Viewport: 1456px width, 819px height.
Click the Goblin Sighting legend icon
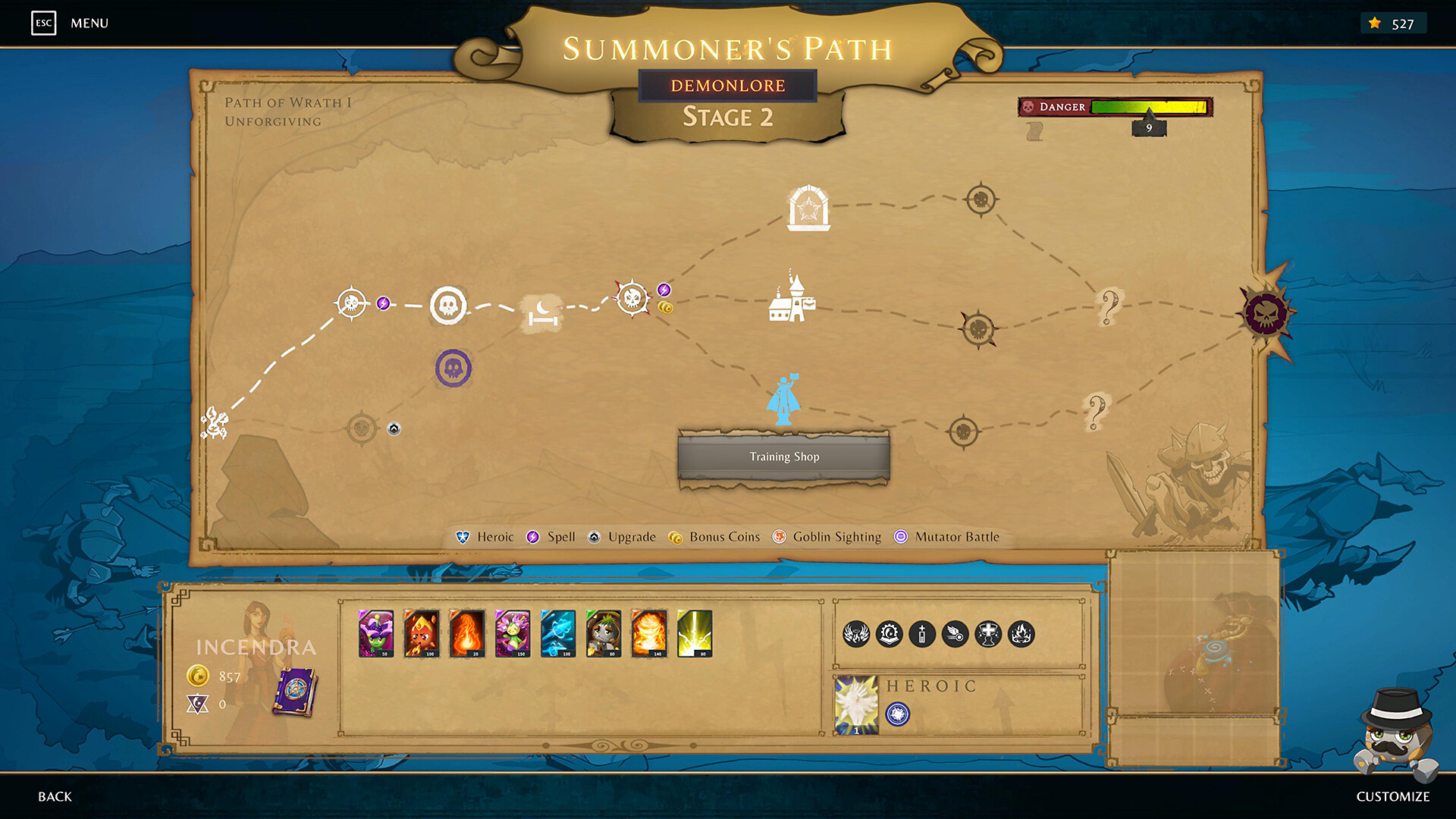tap(780, 537)
